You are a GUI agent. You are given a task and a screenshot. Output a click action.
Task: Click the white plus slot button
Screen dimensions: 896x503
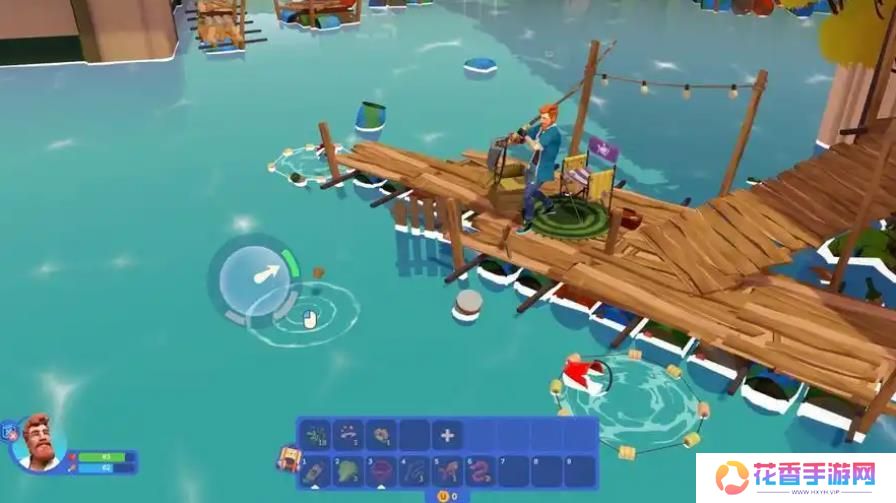click(447, 435)
